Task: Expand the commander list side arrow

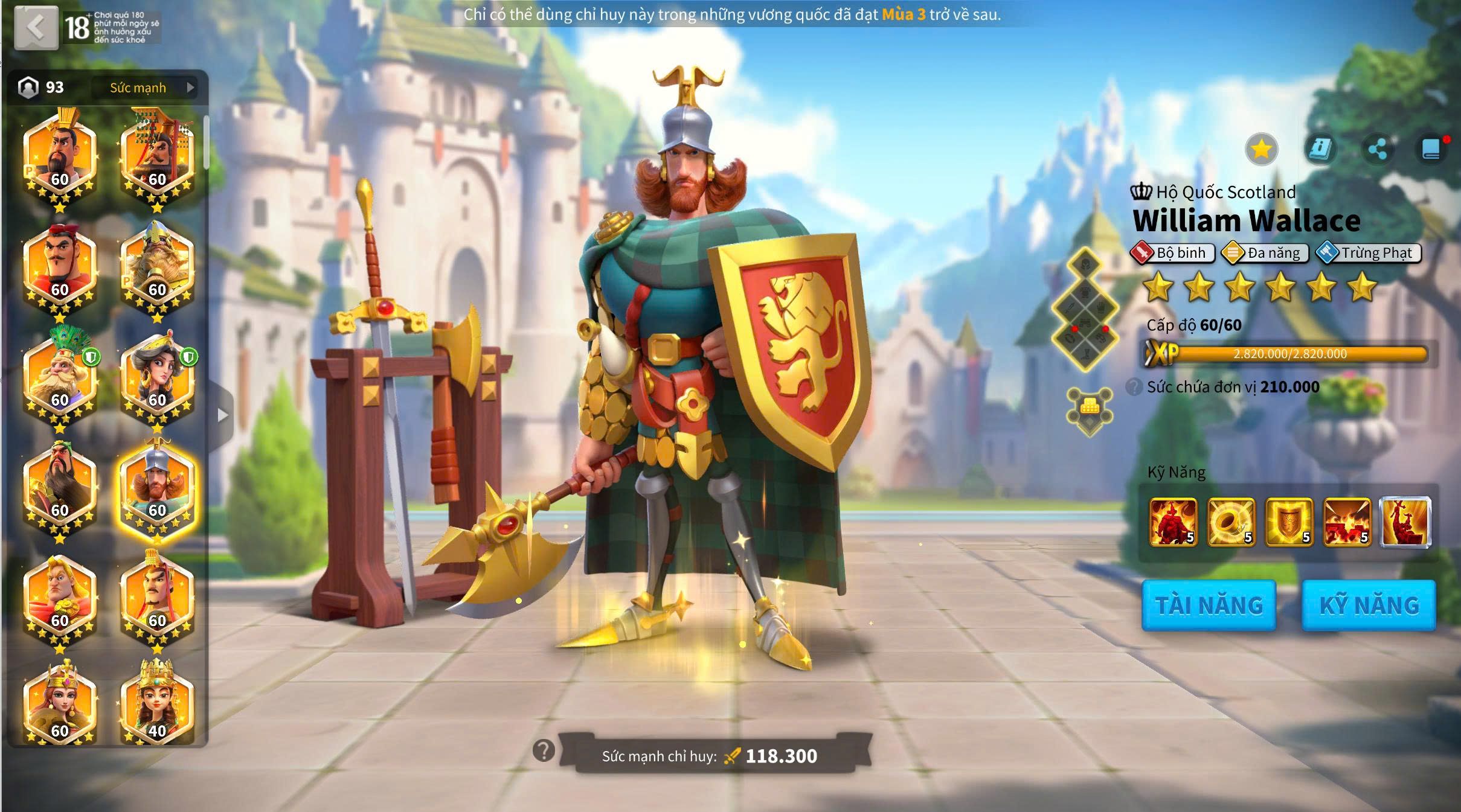Action: tap(222, 415)
